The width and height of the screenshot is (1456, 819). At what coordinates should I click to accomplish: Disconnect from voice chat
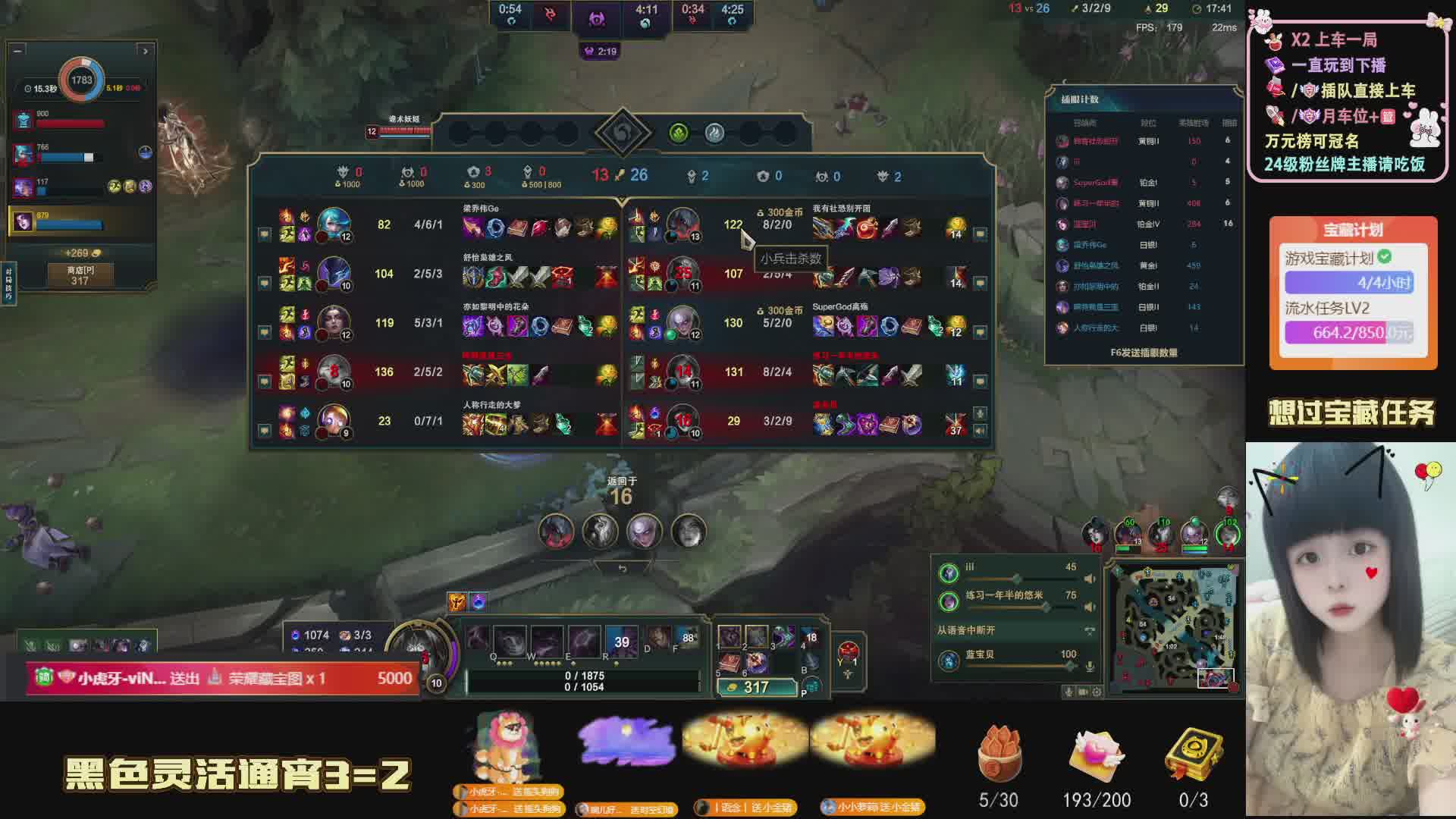click(x=1089, y=630)
